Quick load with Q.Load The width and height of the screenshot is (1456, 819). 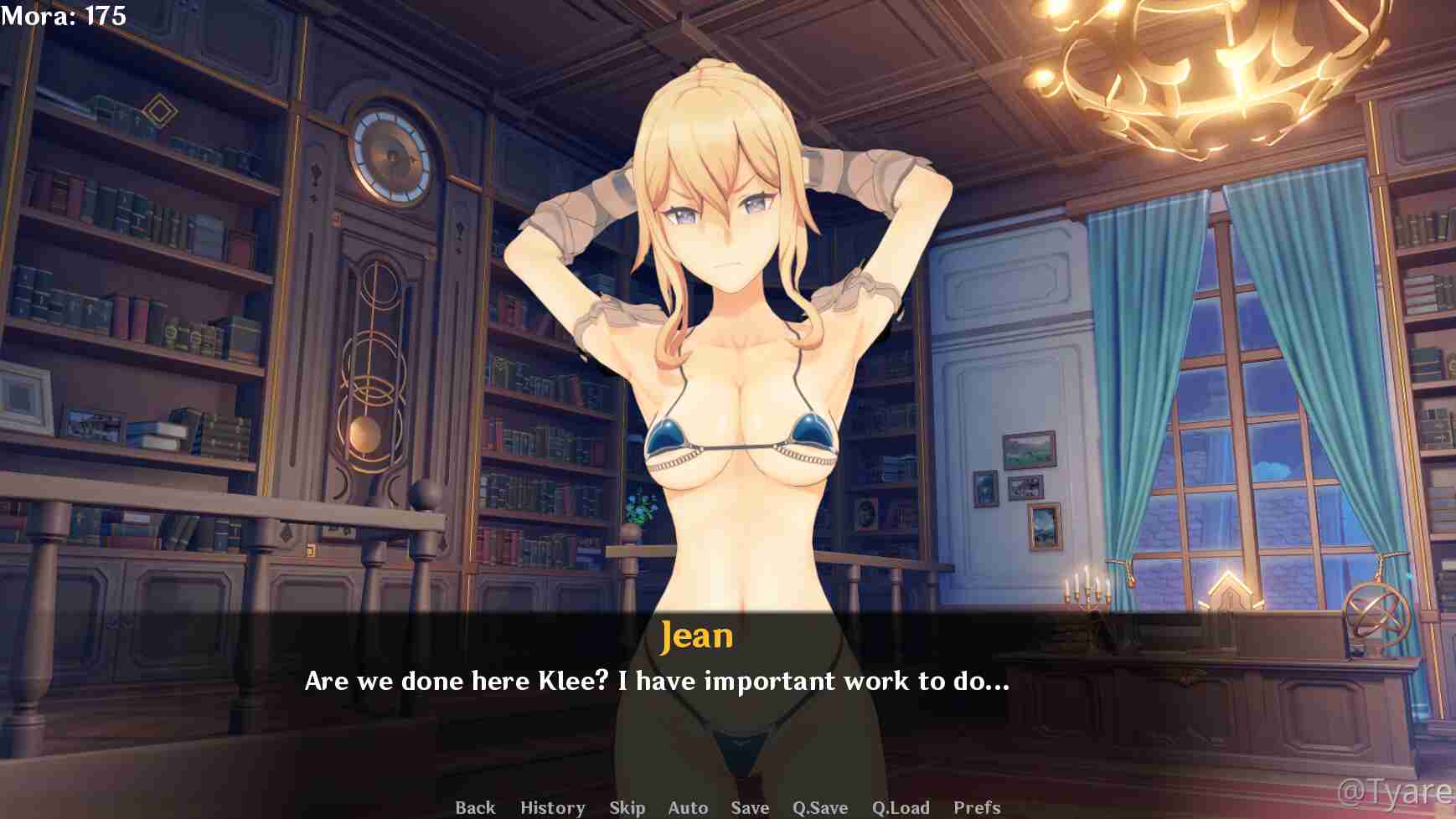(x=901, y=807)
